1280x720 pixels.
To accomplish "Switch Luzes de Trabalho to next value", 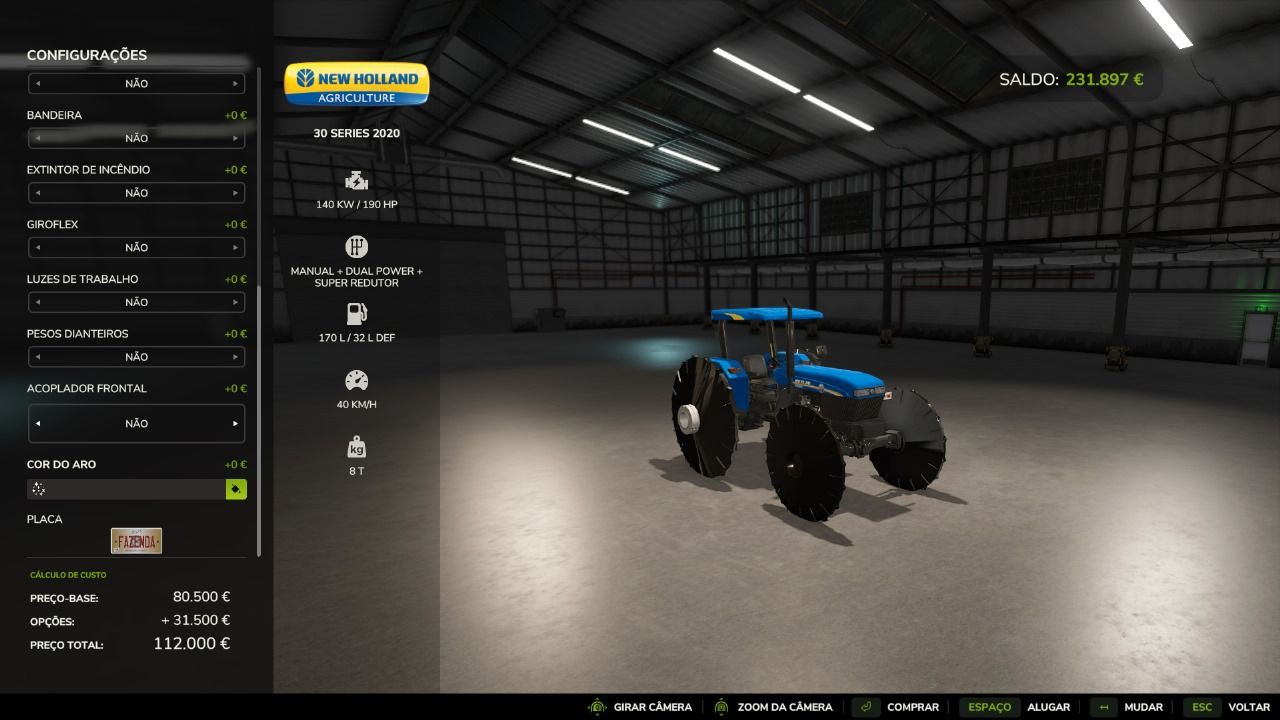I will (x=236, y=302).
